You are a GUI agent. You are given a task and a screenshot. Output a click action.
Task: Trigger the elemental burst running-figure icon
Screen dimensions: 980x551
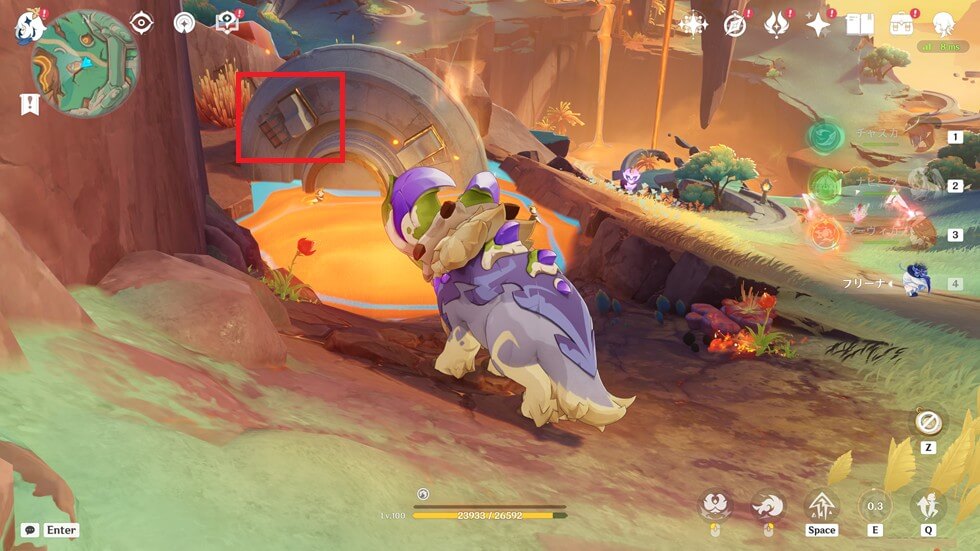tap(927, 505)
